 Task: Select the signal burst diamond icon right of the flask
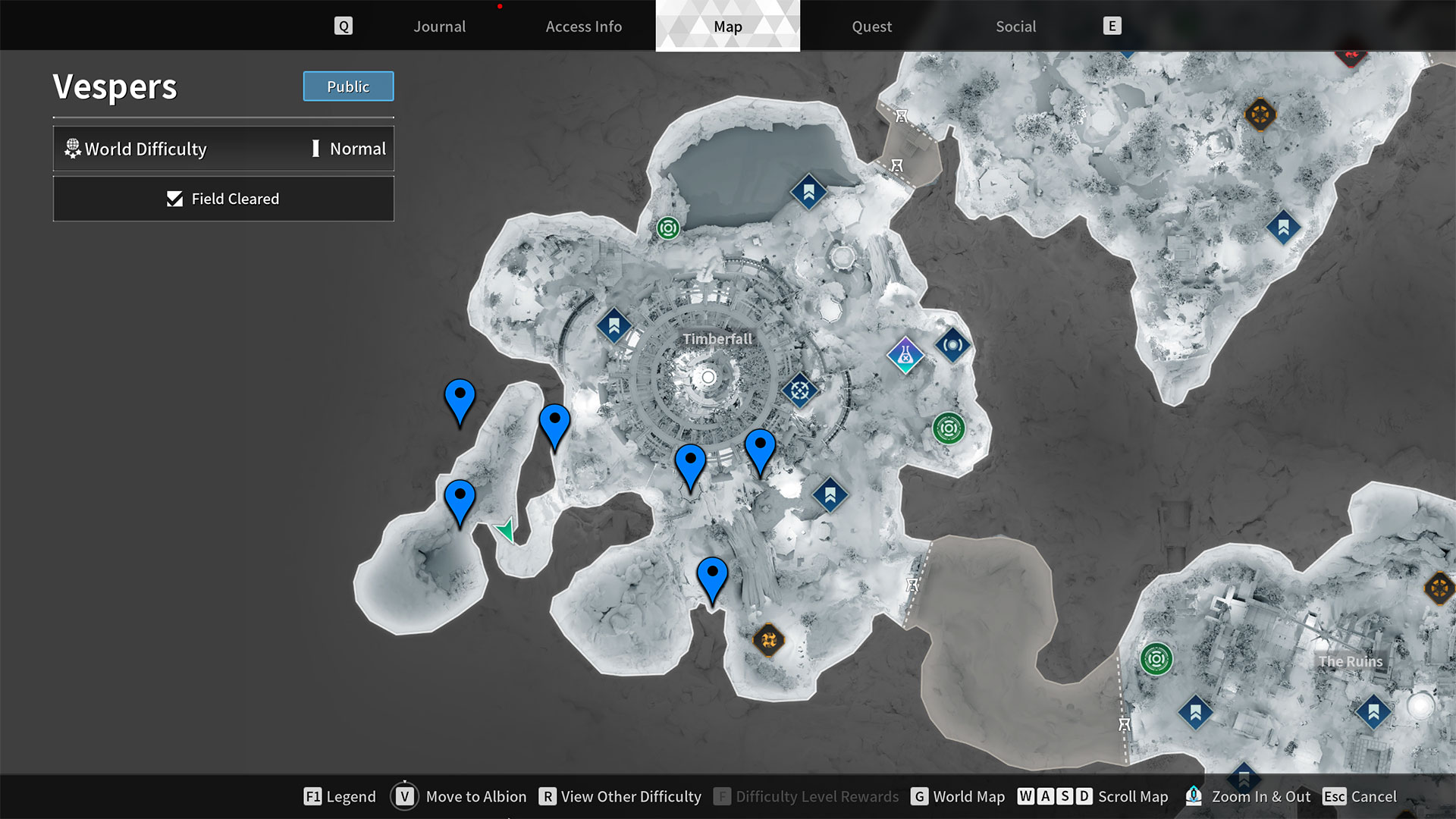coord(952,345)
